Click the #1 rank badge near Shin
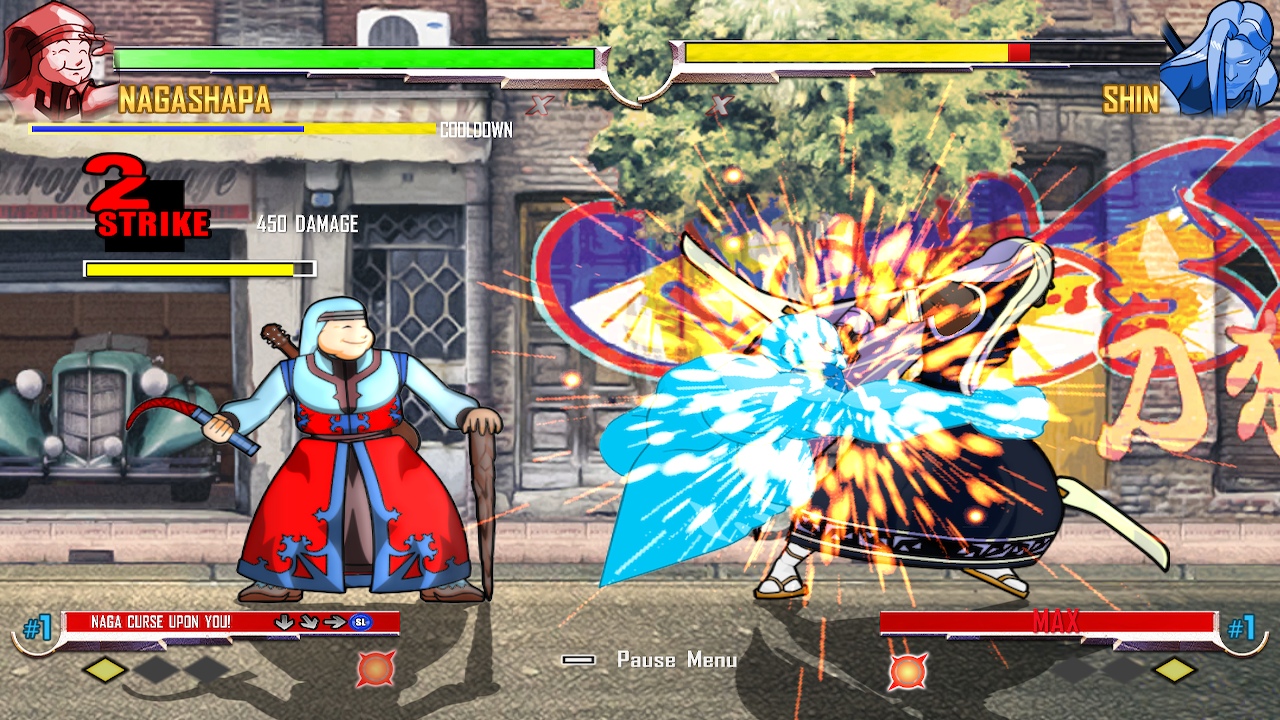This screenshot has width=1280, height=720. click(1240, 625)
